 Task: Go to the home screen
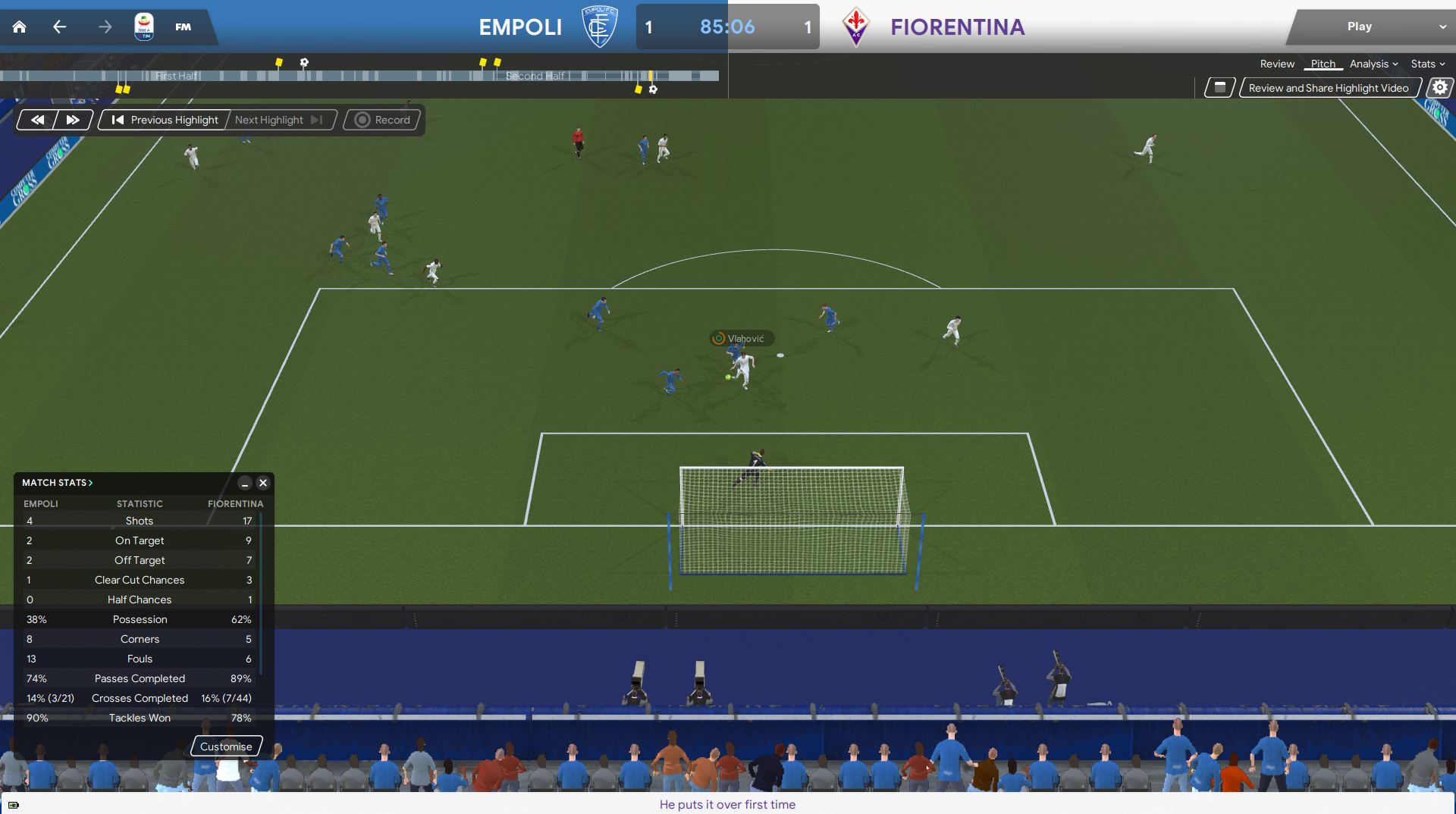(20, 27)
